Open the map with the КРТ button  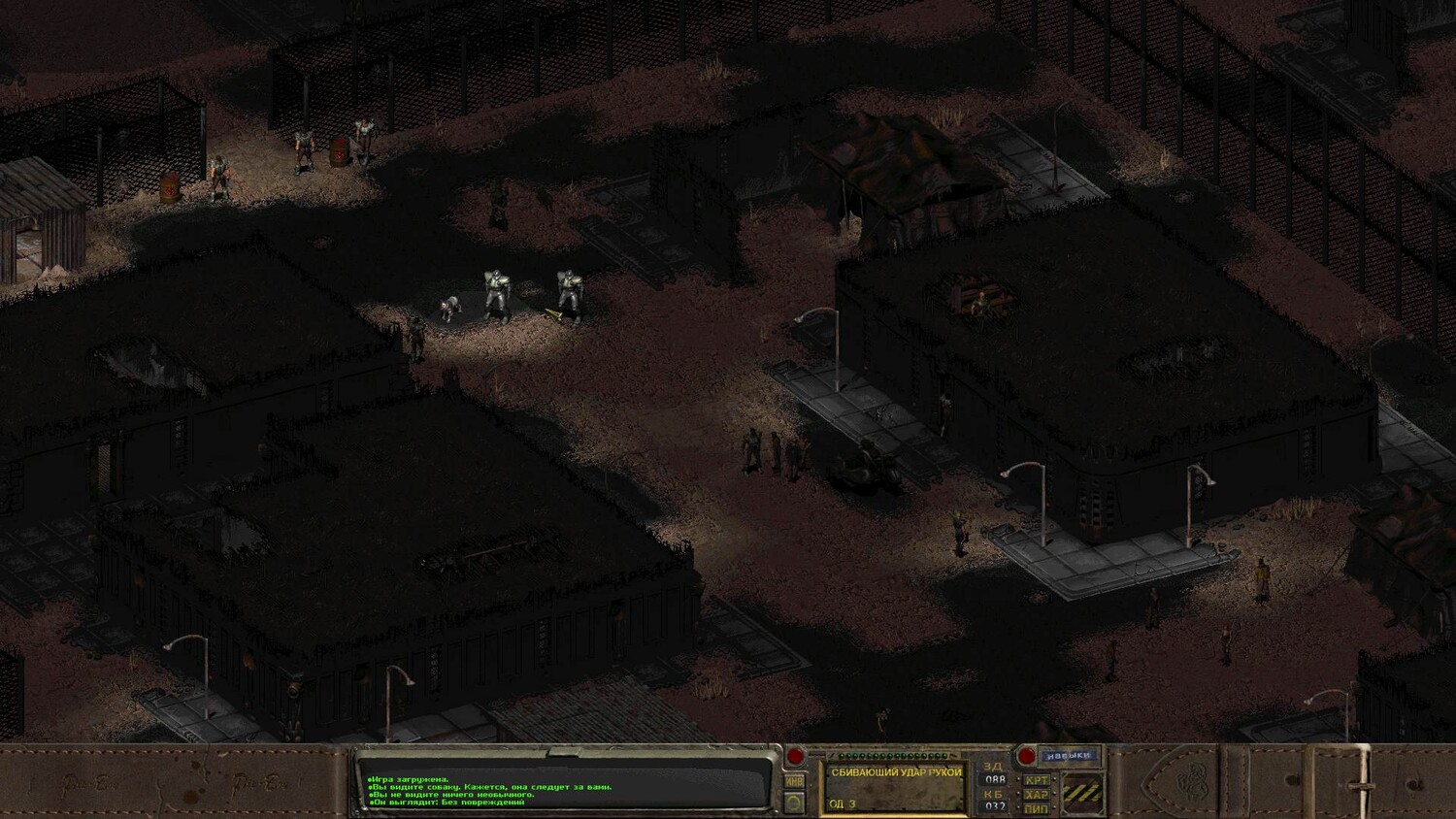click(1037, 780)
